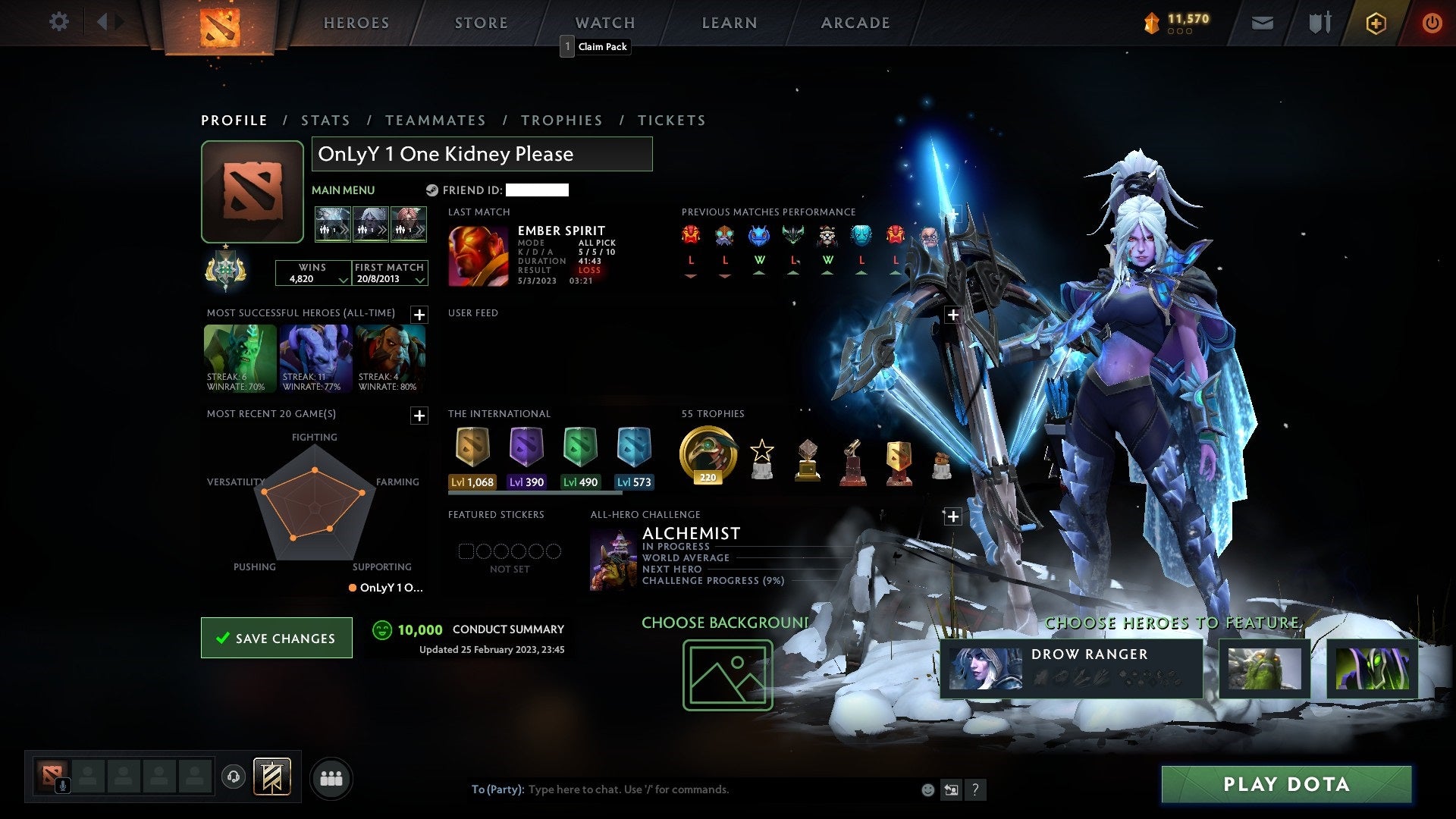
Task: Expand Most Successful Heroes with the plus
Action: tap(419, 313)
